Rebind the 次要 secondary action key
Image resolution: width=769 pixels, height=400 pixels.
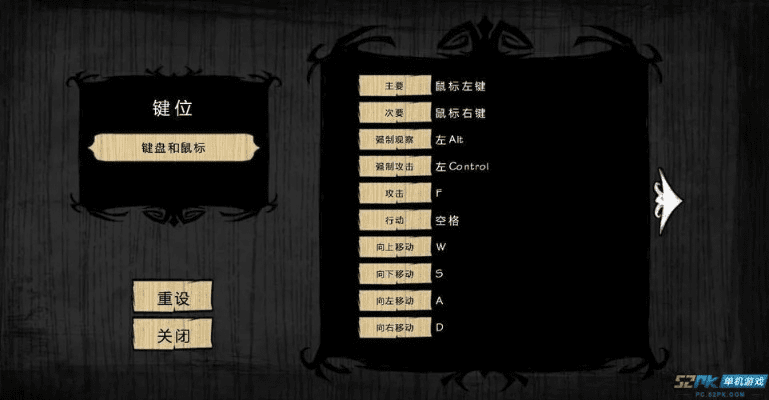[394, 113]
